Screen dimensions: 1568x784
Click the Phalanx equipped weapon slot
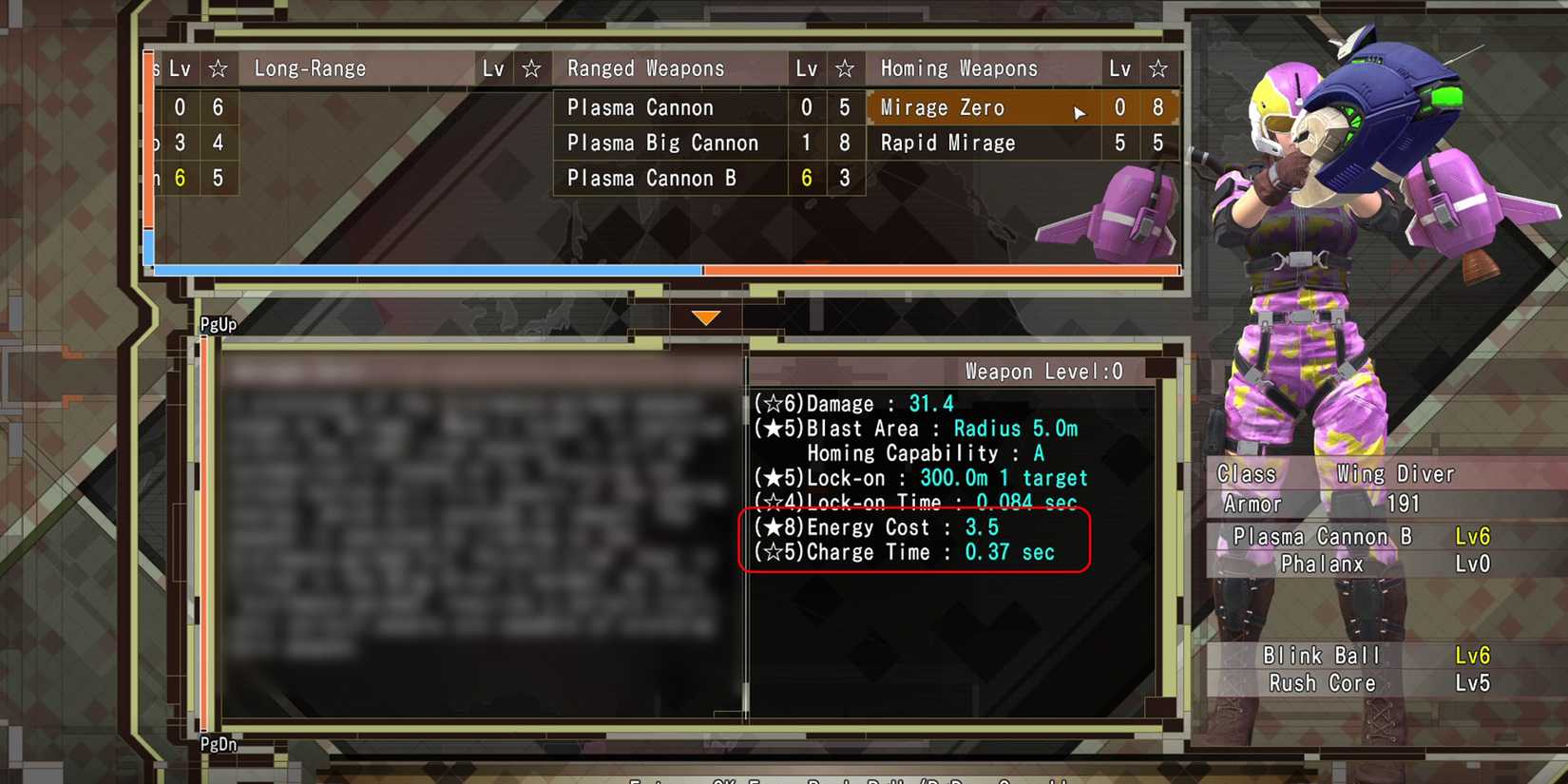(x=1322, y=564)
